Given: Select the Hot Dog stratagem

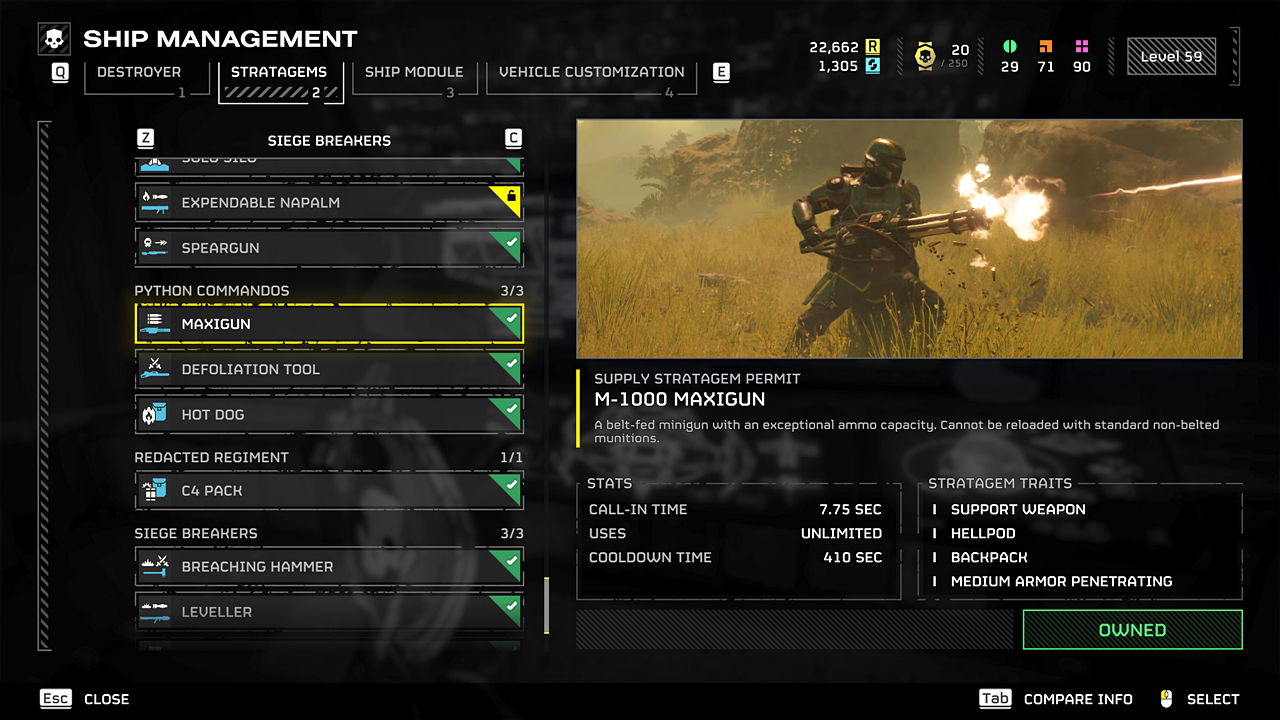Looking at the screenshot, I should click(328, 414).
